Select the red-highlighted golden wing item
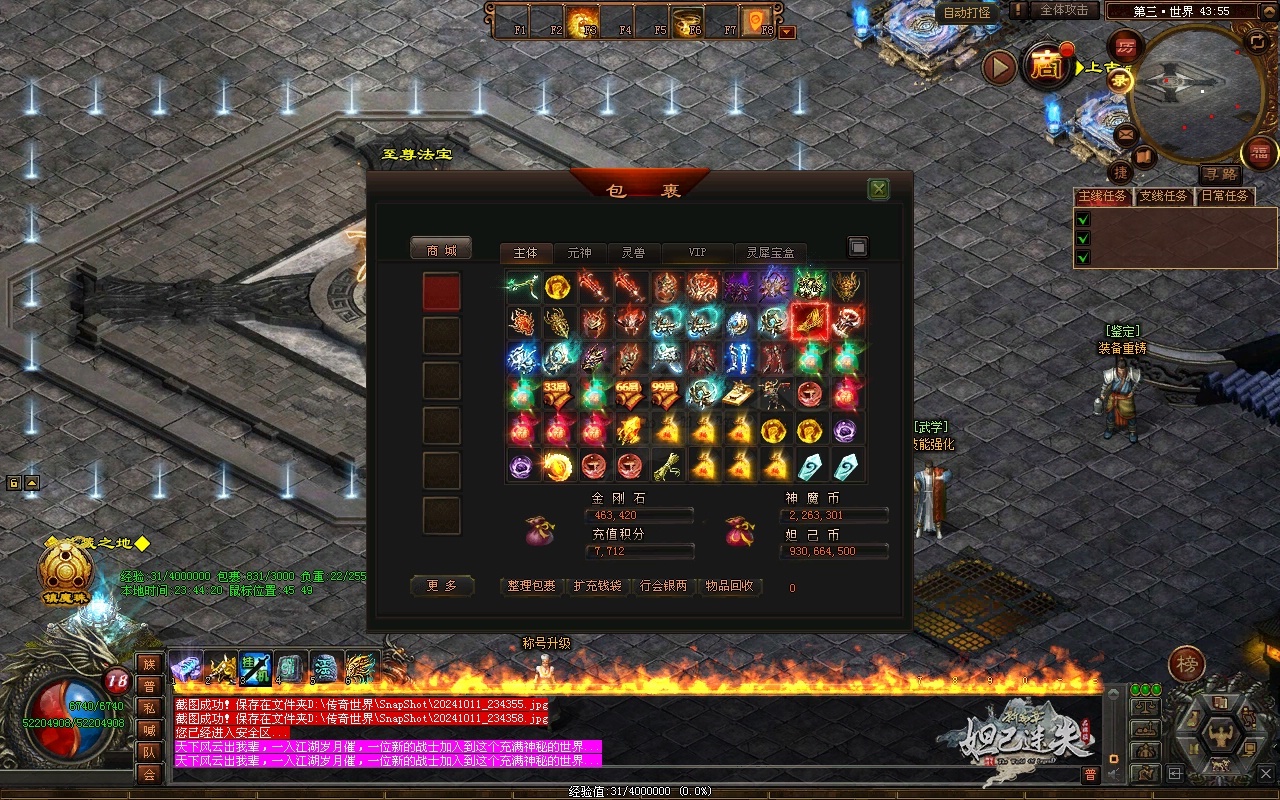1280x800 pixels. [x=809, y=322]
